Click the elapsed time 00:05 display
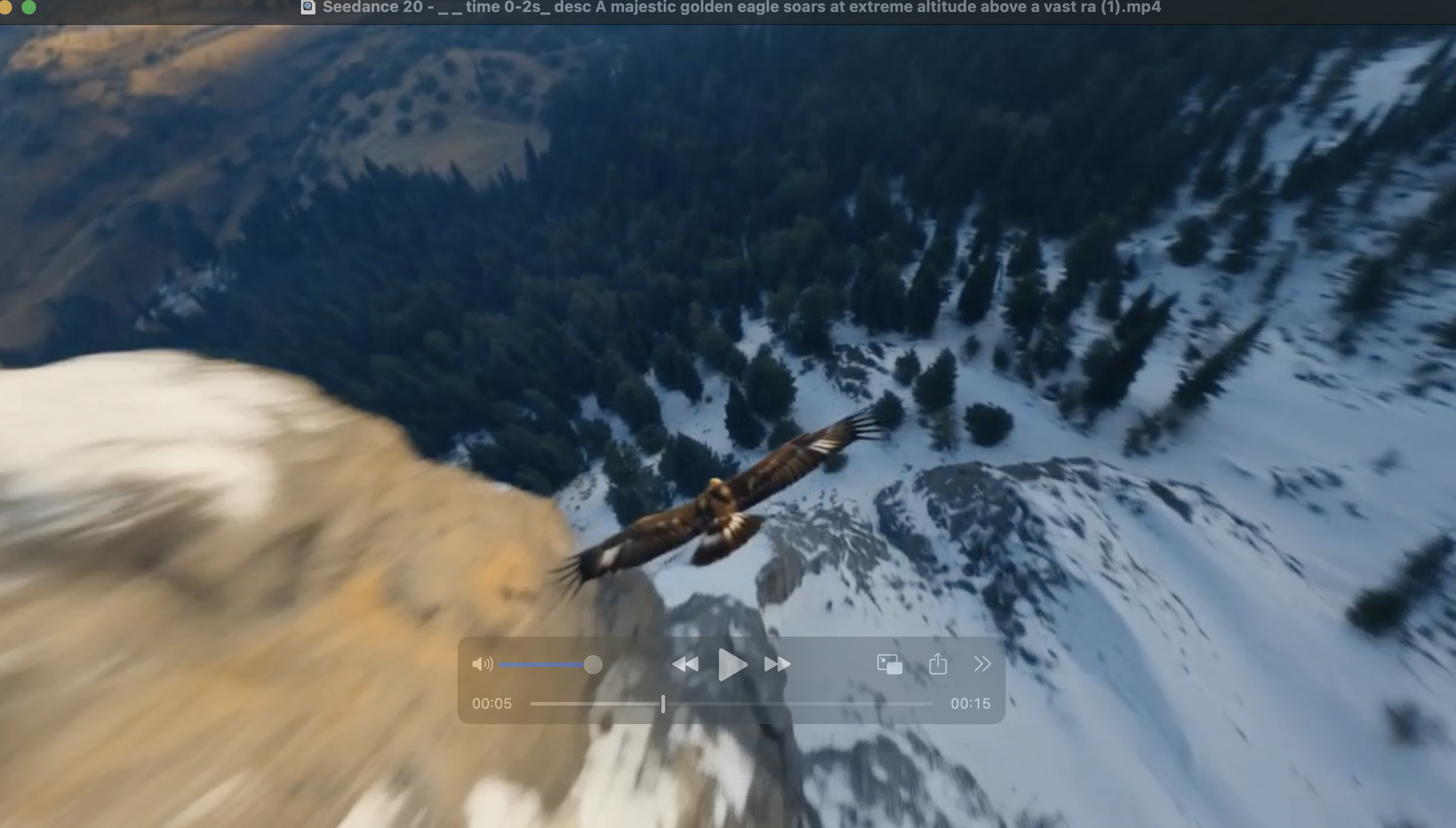1456x828 pixels. [x=492, y=703]
